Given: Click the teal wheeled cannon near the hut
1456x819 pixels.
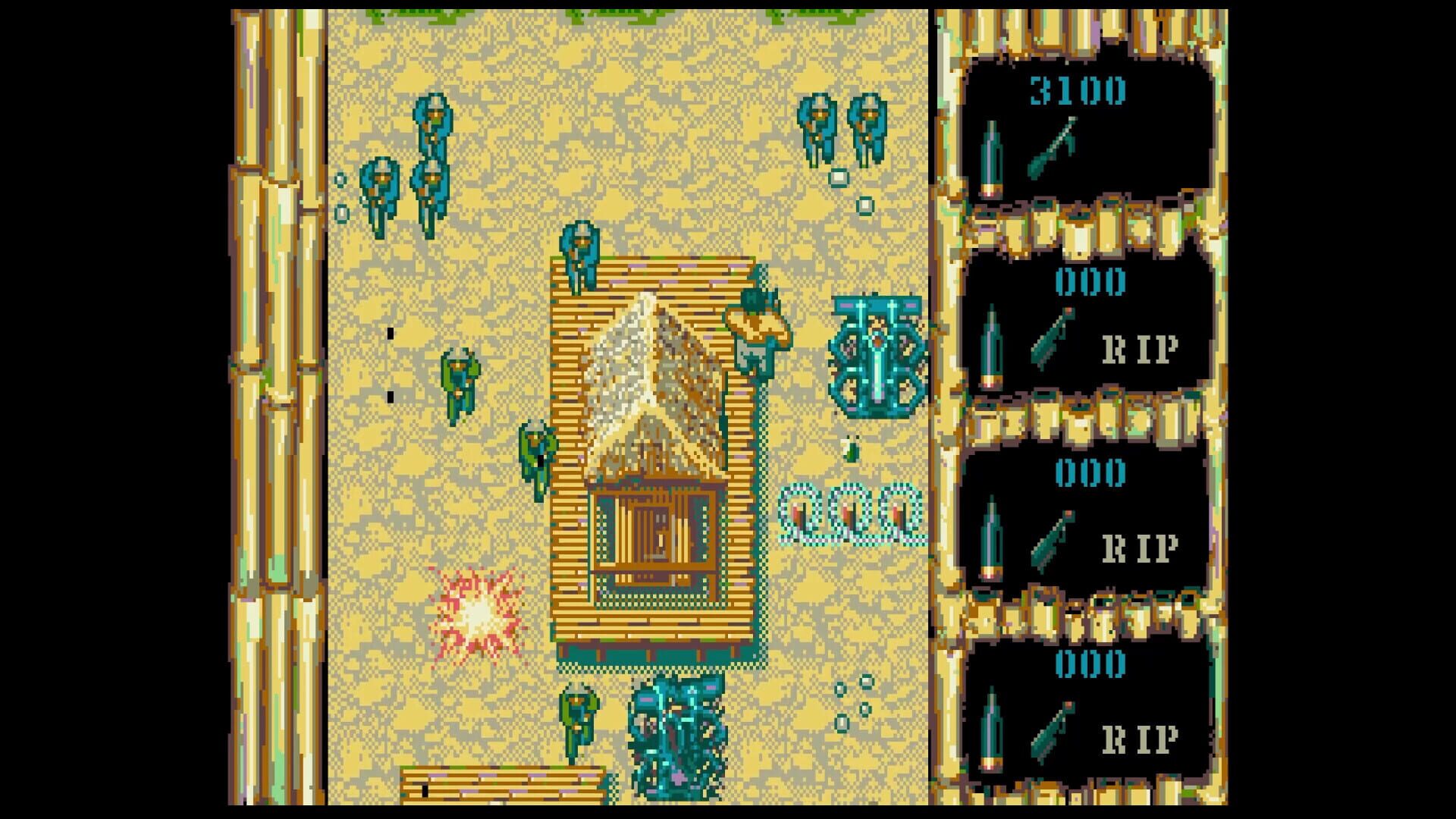Looking at the screenshot, I should click(x=876, y=353).
